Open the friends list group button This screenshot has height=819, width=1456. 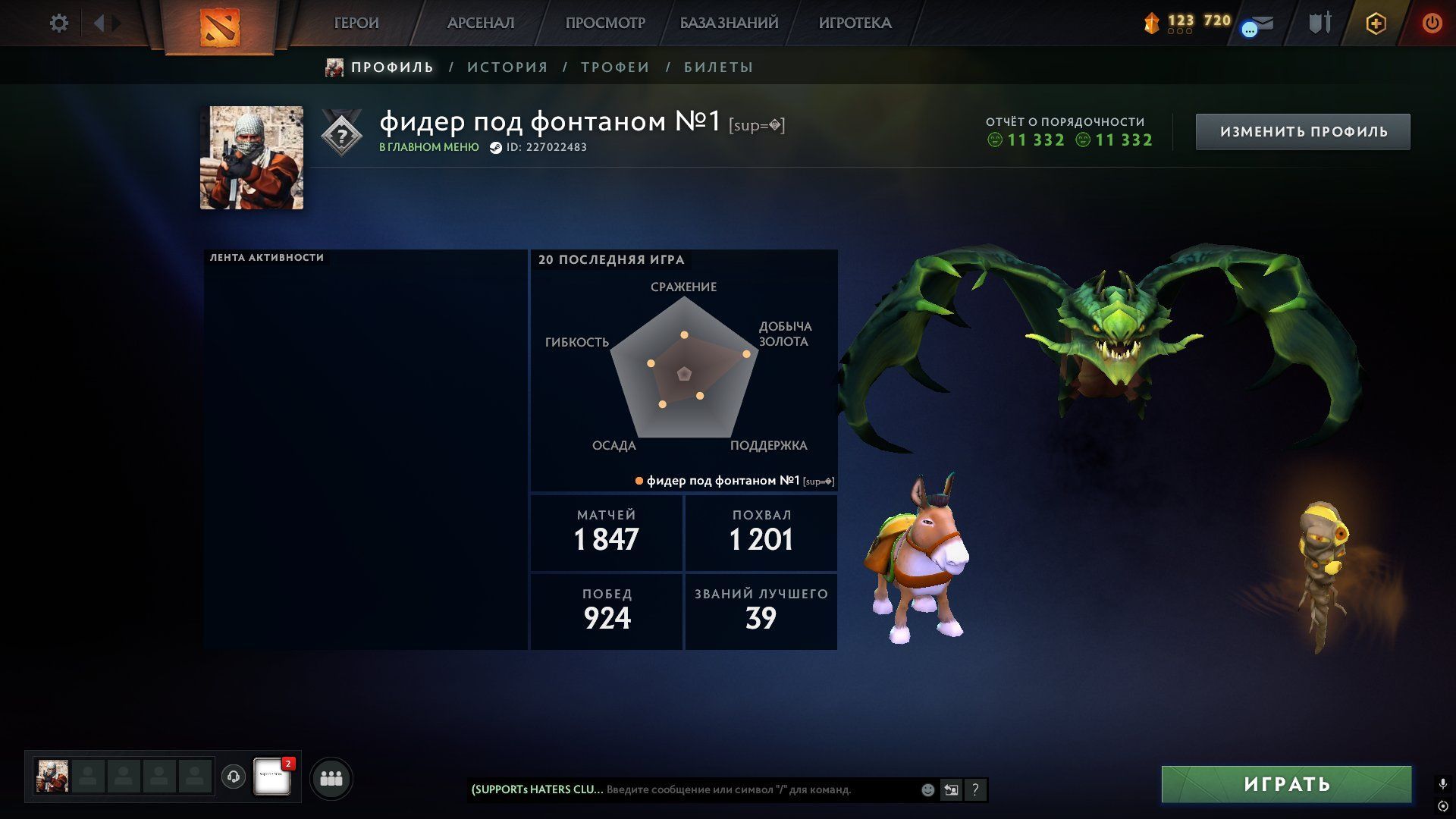(331, 778)
